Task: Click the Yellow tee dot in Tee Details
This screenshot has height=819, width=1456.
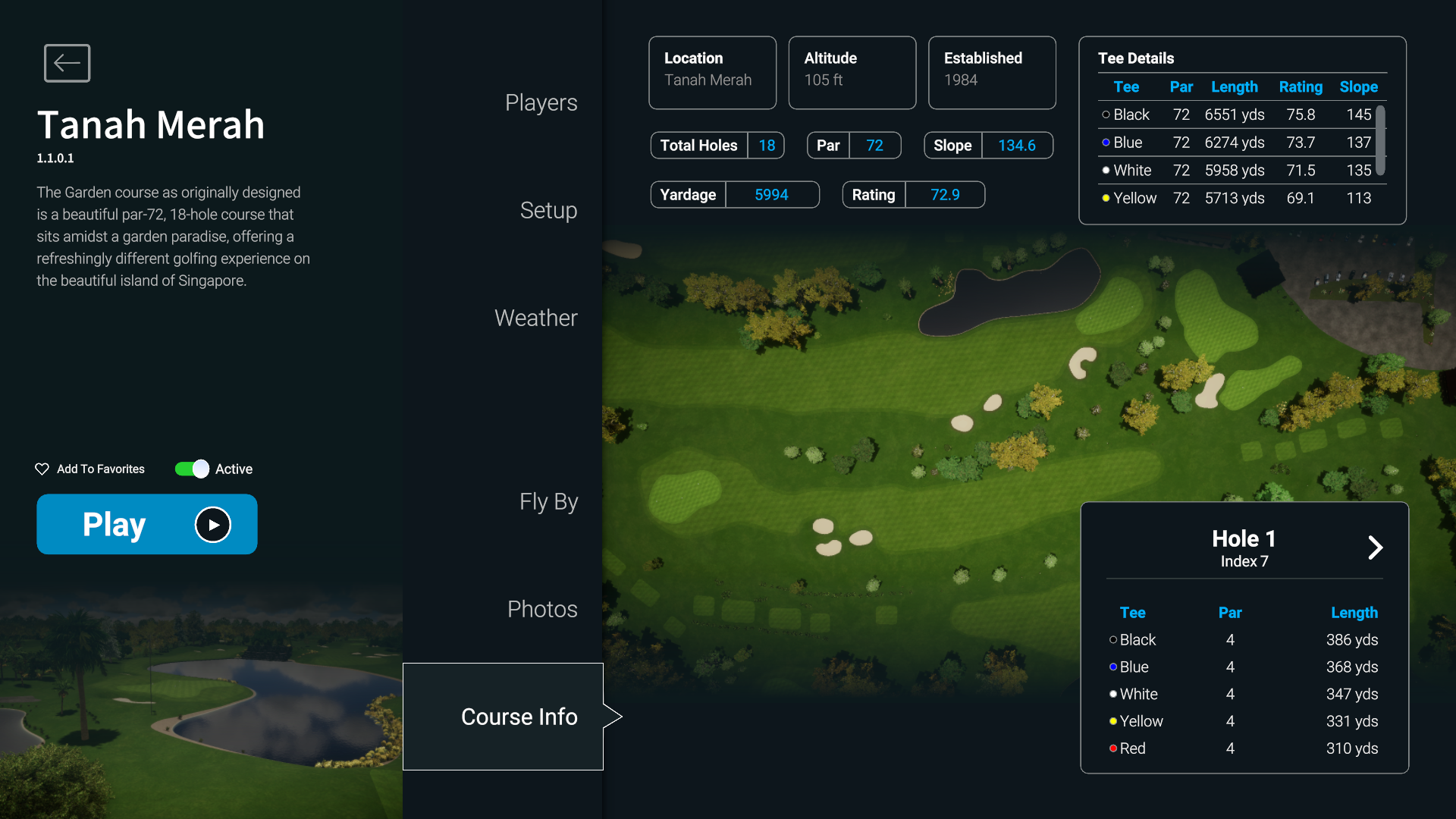Action: 1106,199
